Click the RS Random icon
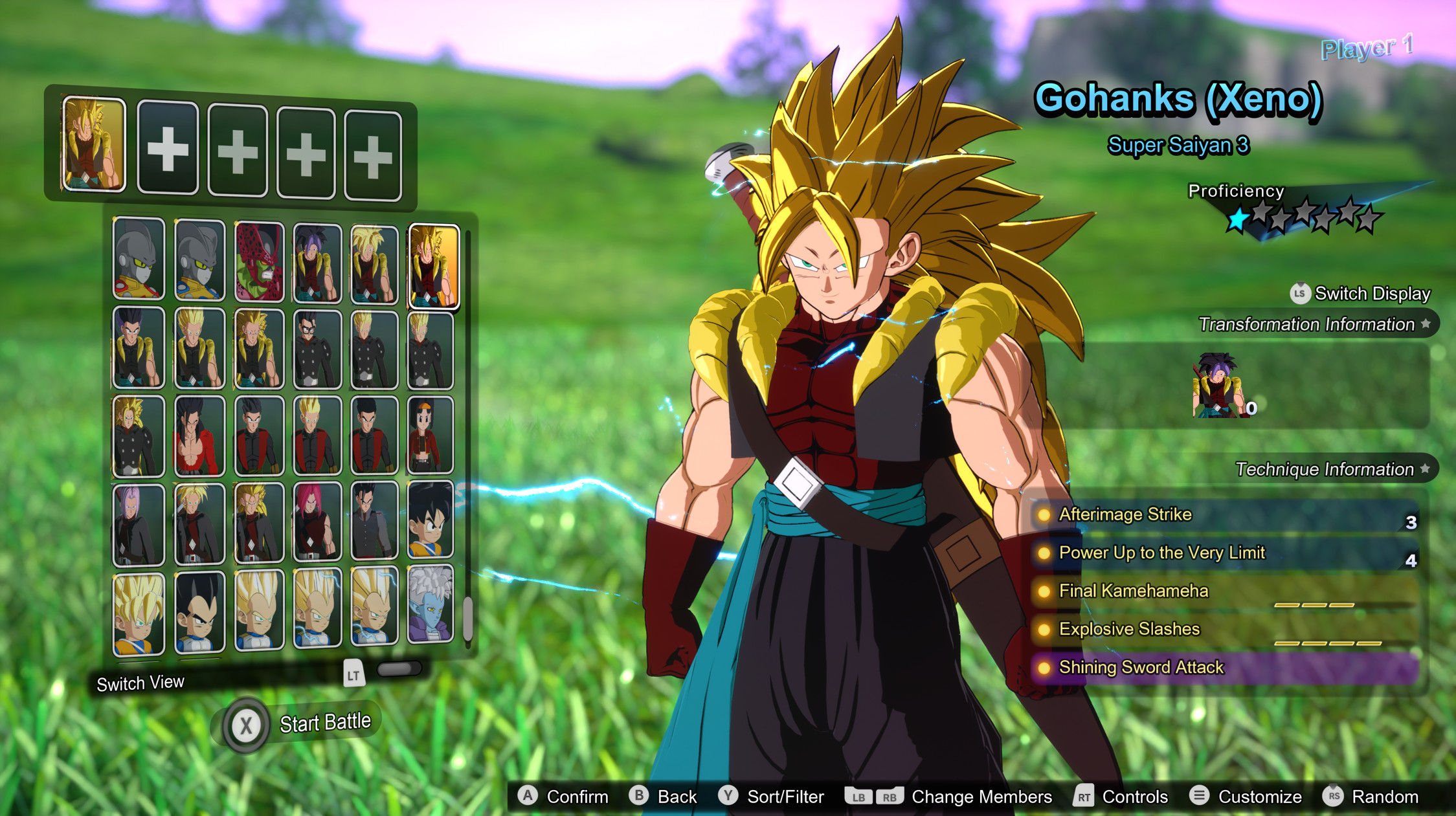 click(1334, 797)
